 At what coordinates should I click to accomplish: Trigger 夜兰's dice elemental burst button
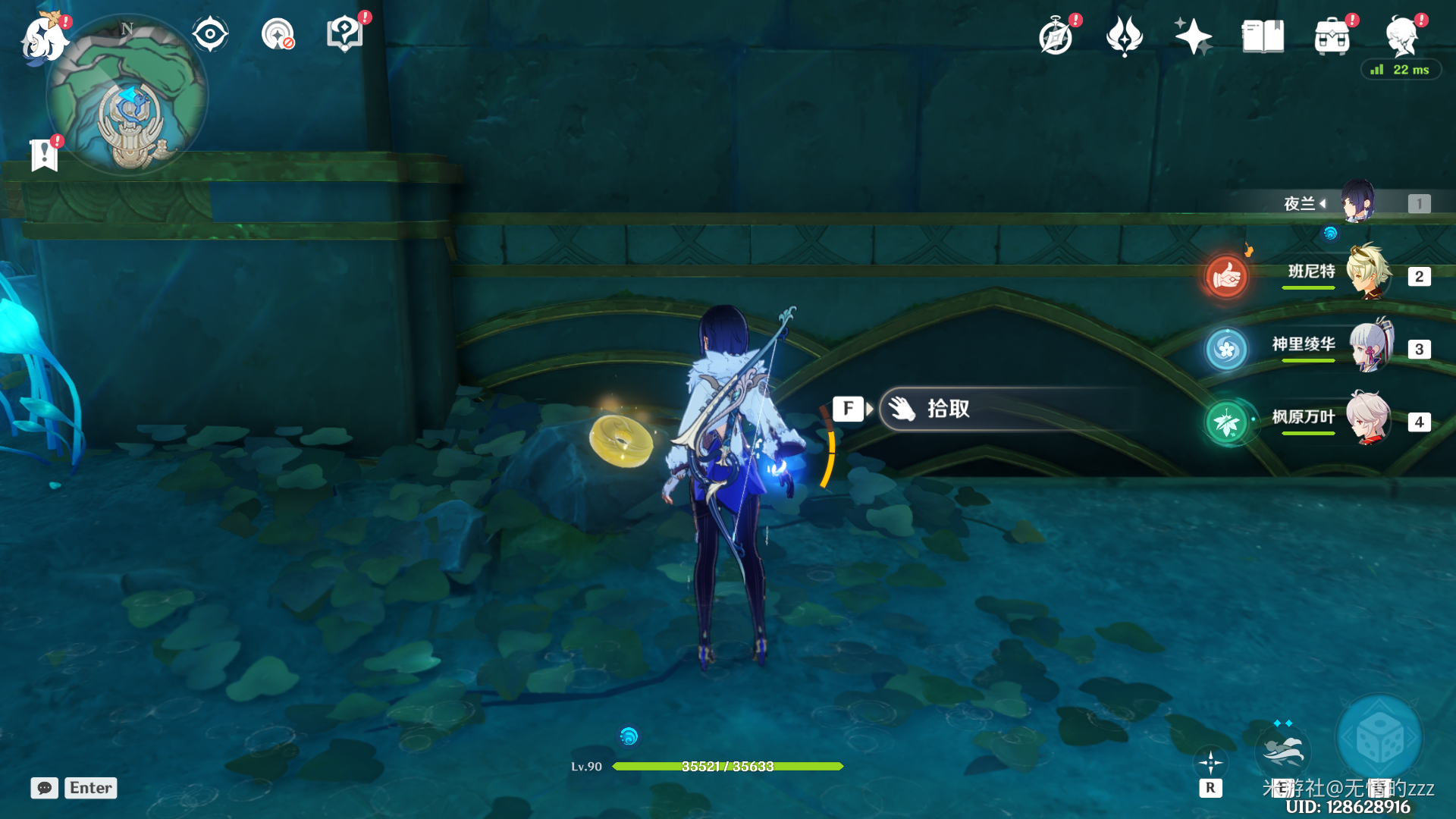(1379, 738)
